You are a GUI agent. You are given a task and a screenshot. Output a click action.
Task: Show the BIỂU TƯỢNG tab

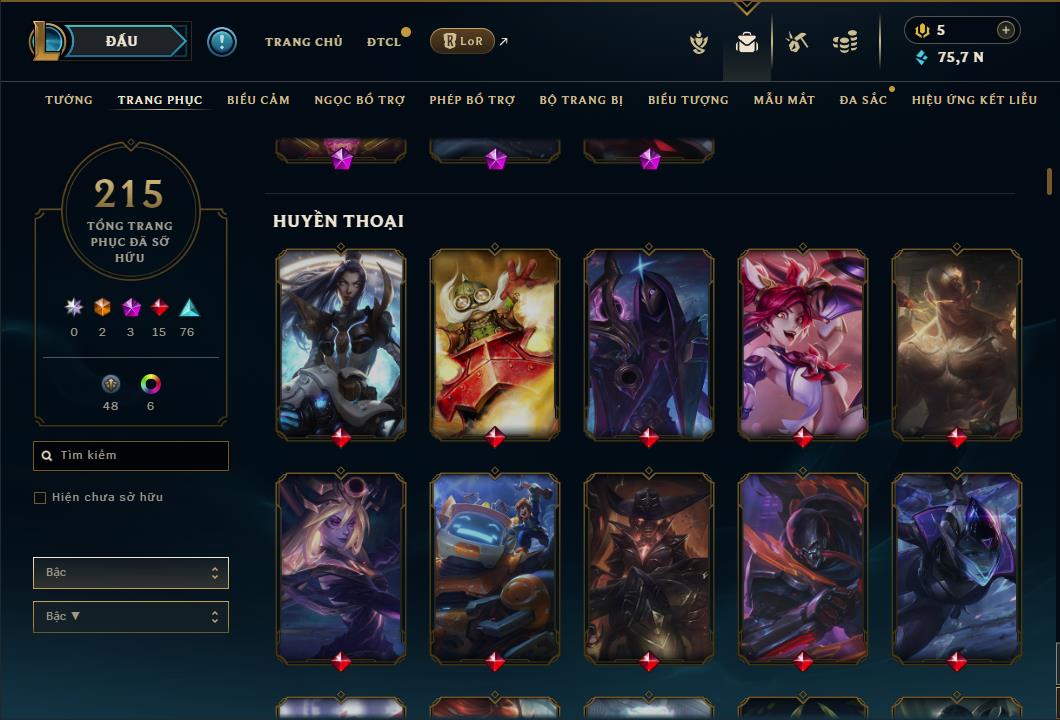pyautogui.click(x=688, y=100)
